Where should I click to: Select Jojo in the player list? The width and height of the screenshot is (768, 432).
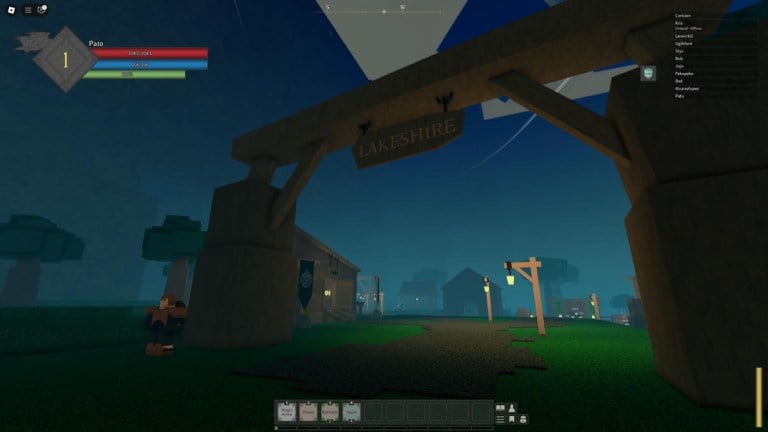click(x=680, y=66)
